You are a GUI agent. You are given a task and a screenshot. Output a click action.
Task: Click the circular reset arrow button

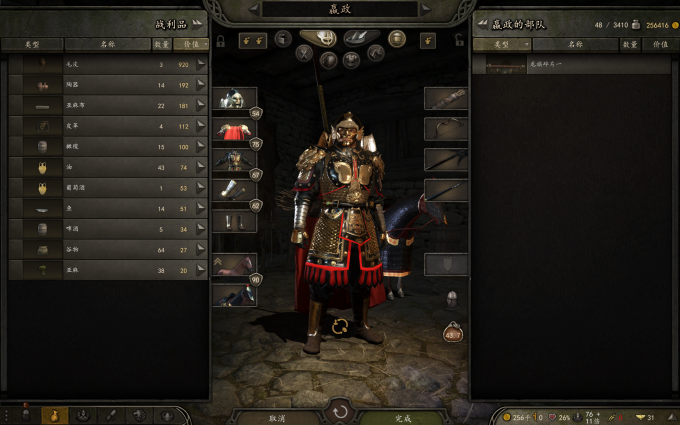(340, 411)
